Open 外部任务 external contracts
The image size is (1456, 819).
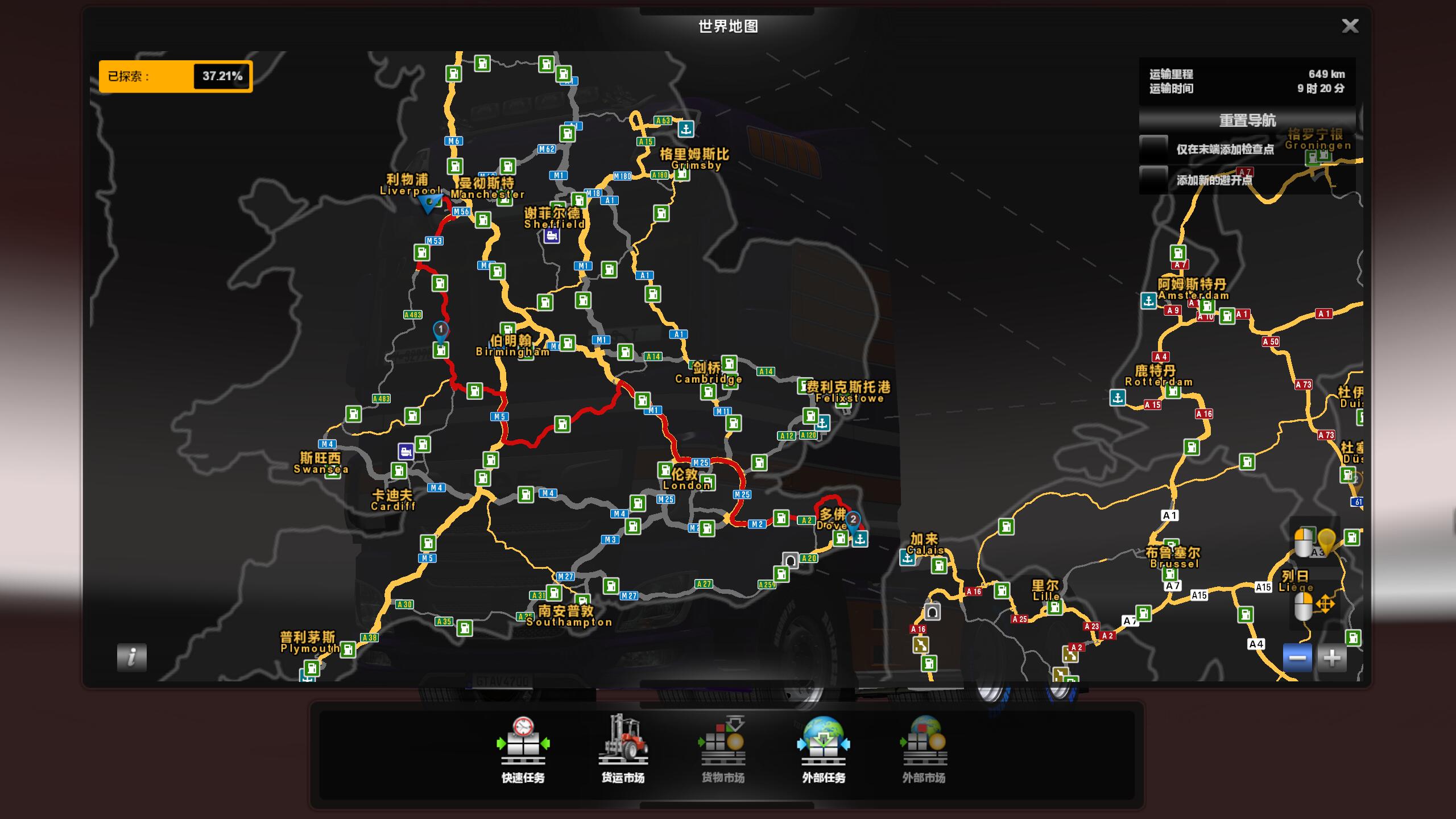click(x=823, y=750)
